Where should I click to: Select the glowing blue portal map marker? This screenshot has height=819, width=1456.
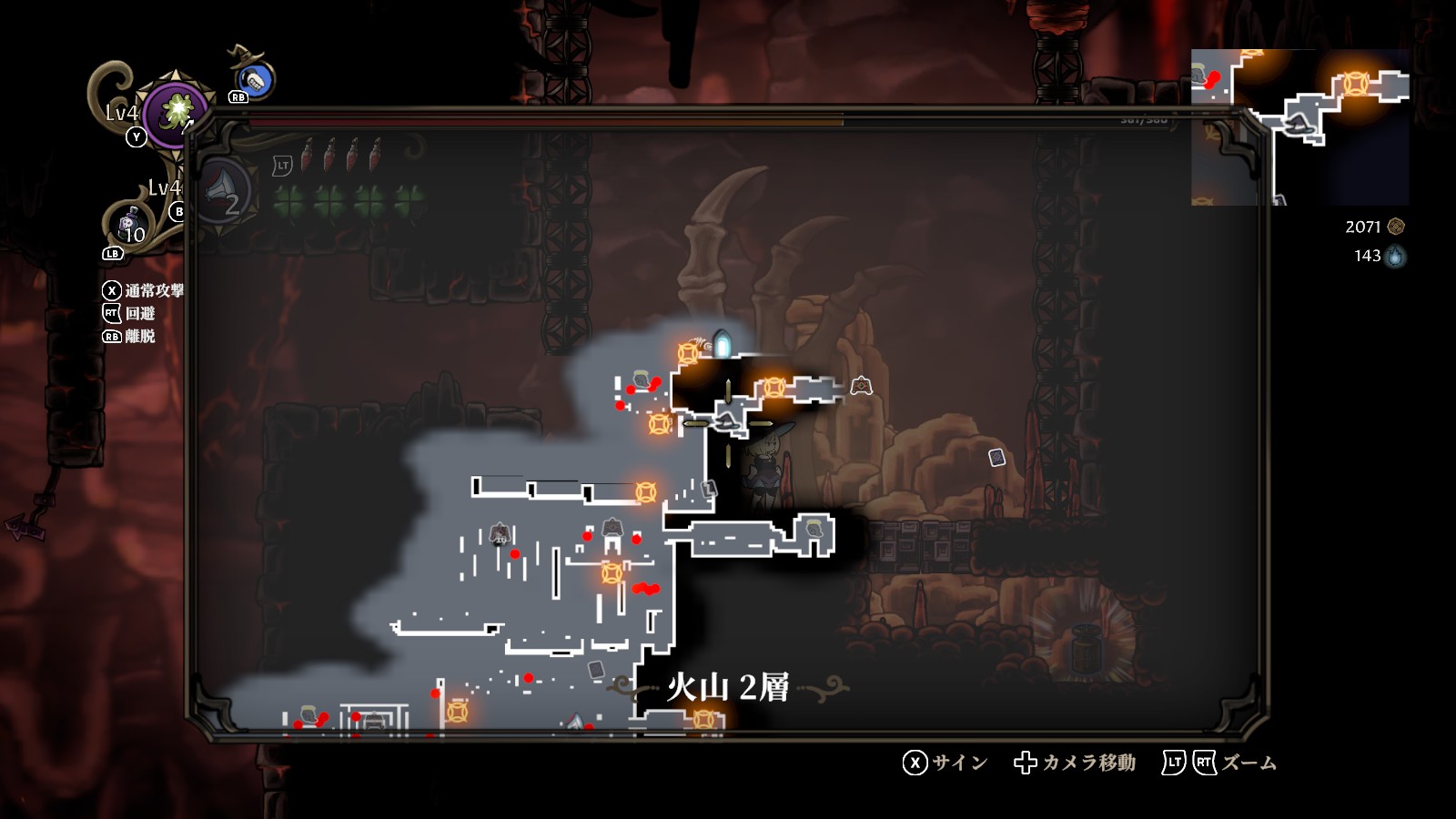[x=723, y=344]
